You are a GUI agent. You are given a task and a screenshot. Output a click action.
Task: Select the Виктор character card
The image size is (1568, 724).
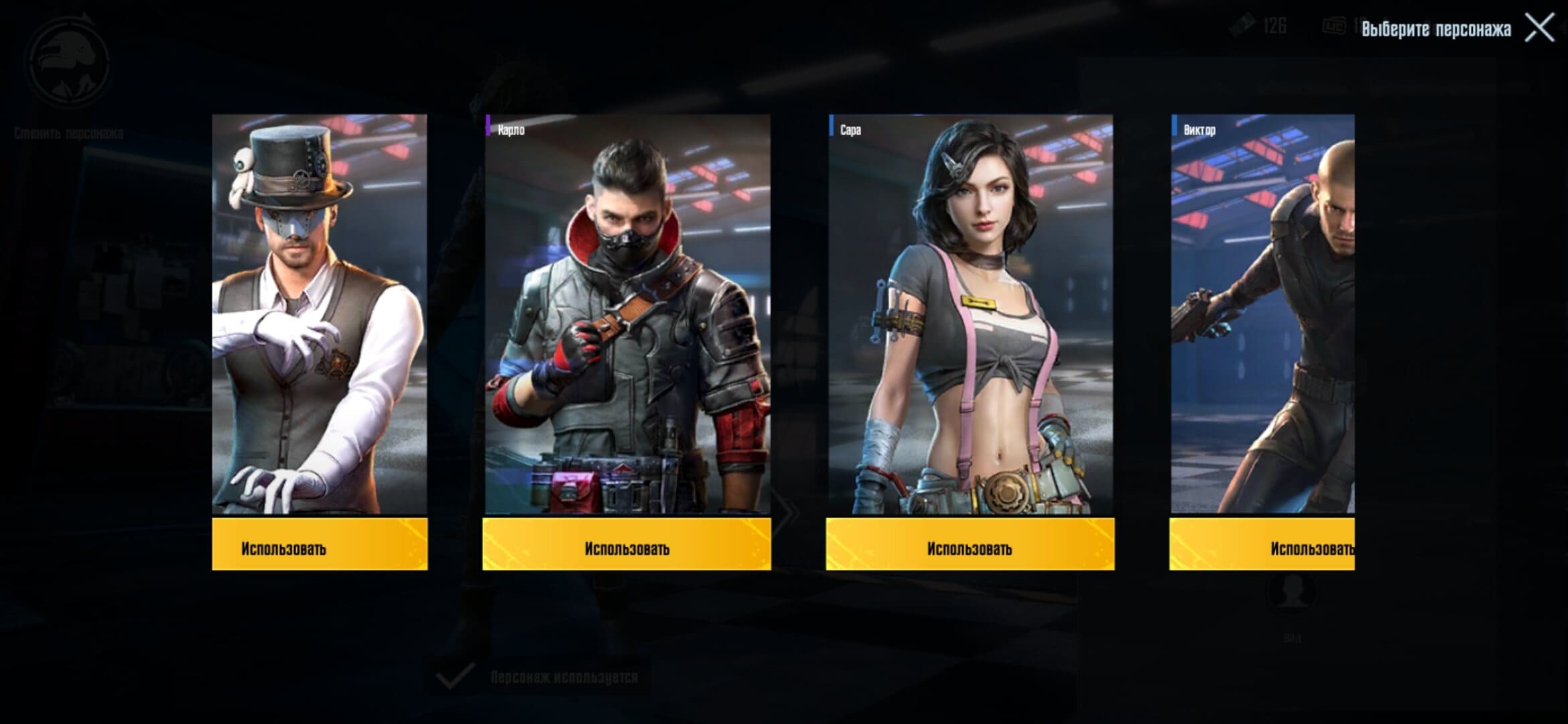1262,314
